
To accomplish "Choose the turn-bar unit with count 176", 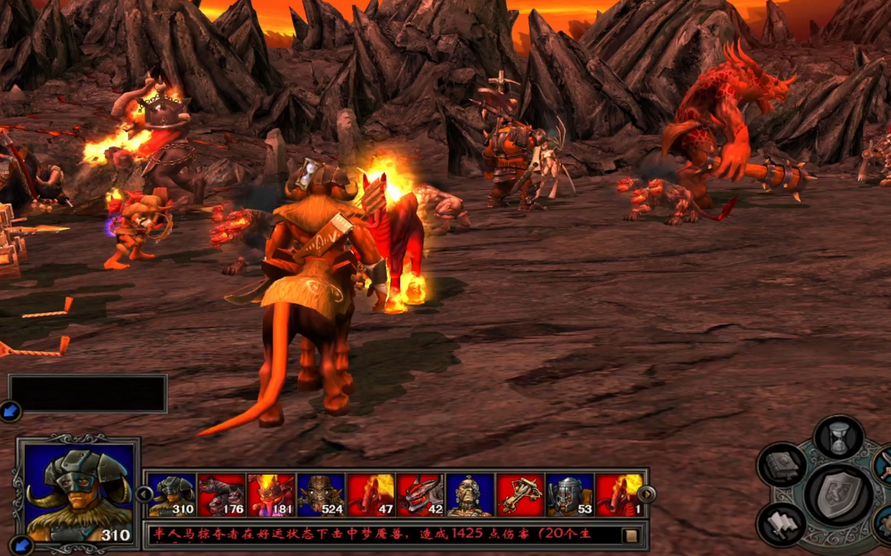I will click(221, 494).
